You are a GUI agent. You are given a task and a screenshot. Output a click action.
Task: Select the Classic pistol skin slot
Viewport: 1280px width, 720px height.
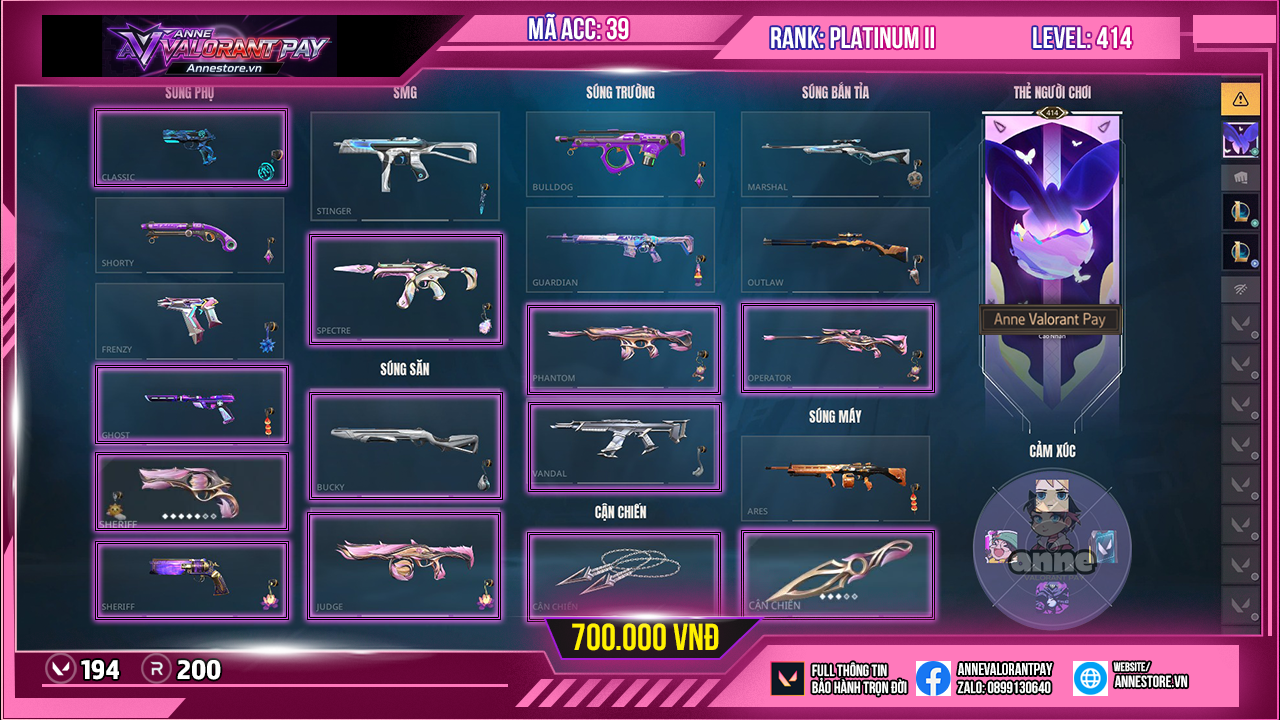coord(191,148)
